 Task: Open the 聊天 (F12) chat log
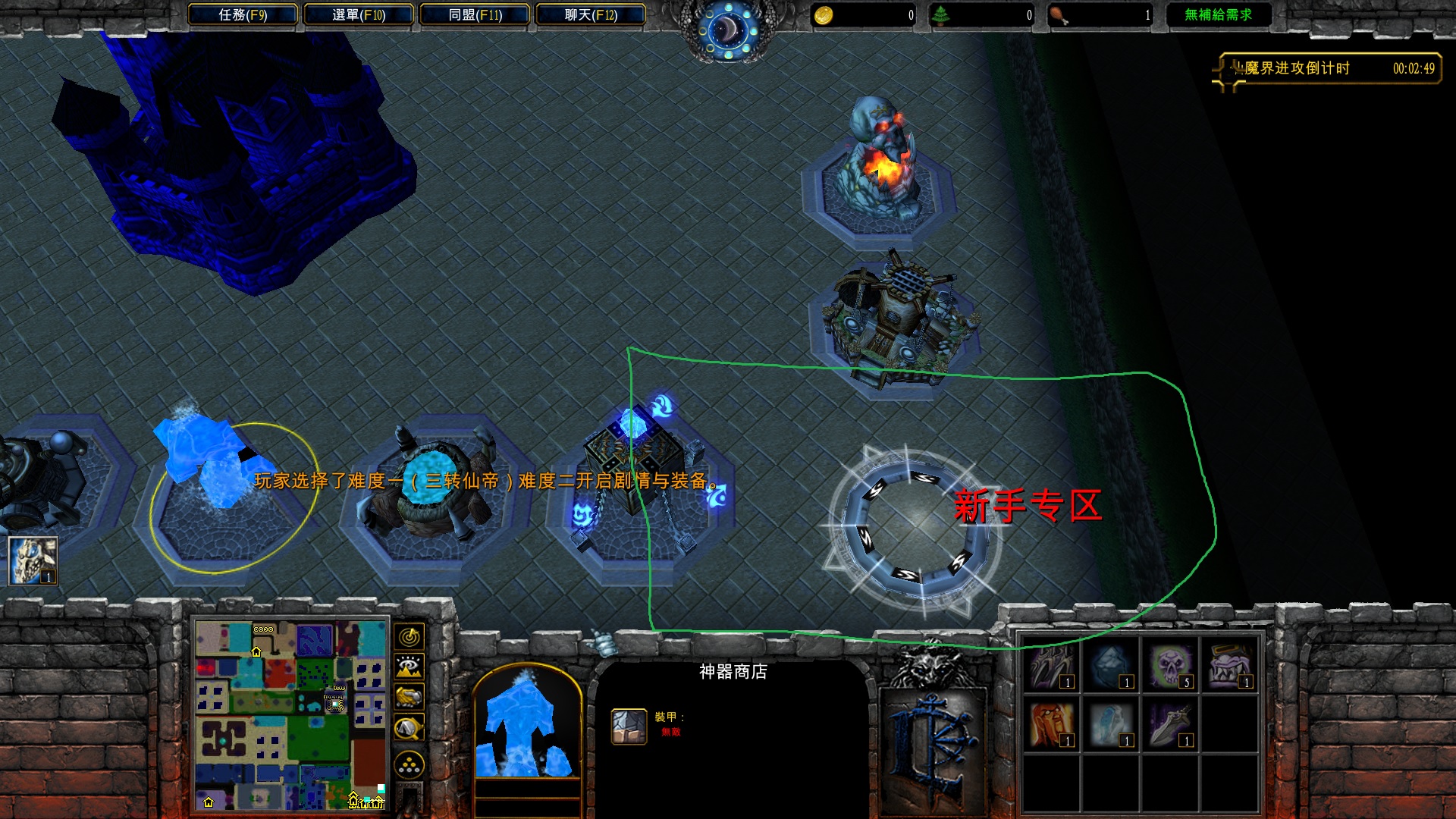591,14
